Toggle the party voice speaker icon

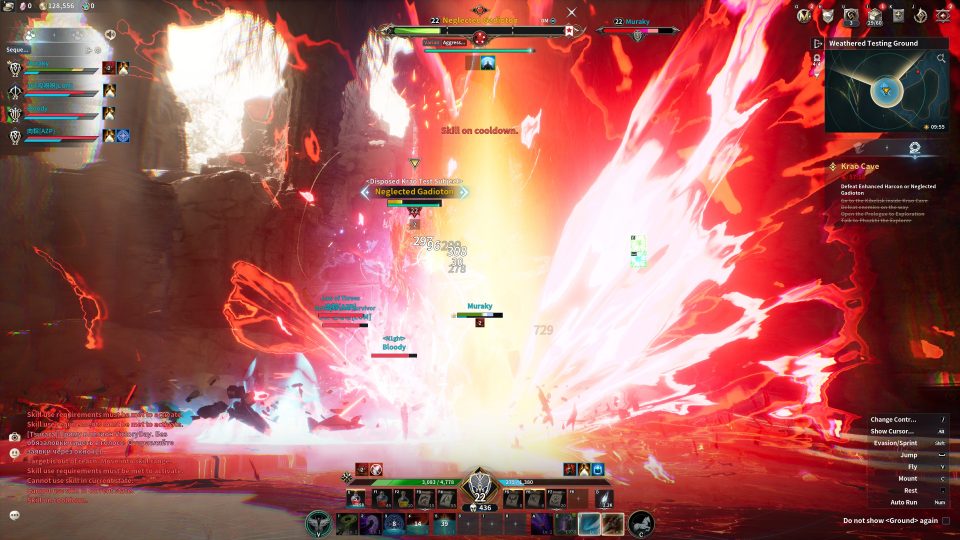click(109, 34)
